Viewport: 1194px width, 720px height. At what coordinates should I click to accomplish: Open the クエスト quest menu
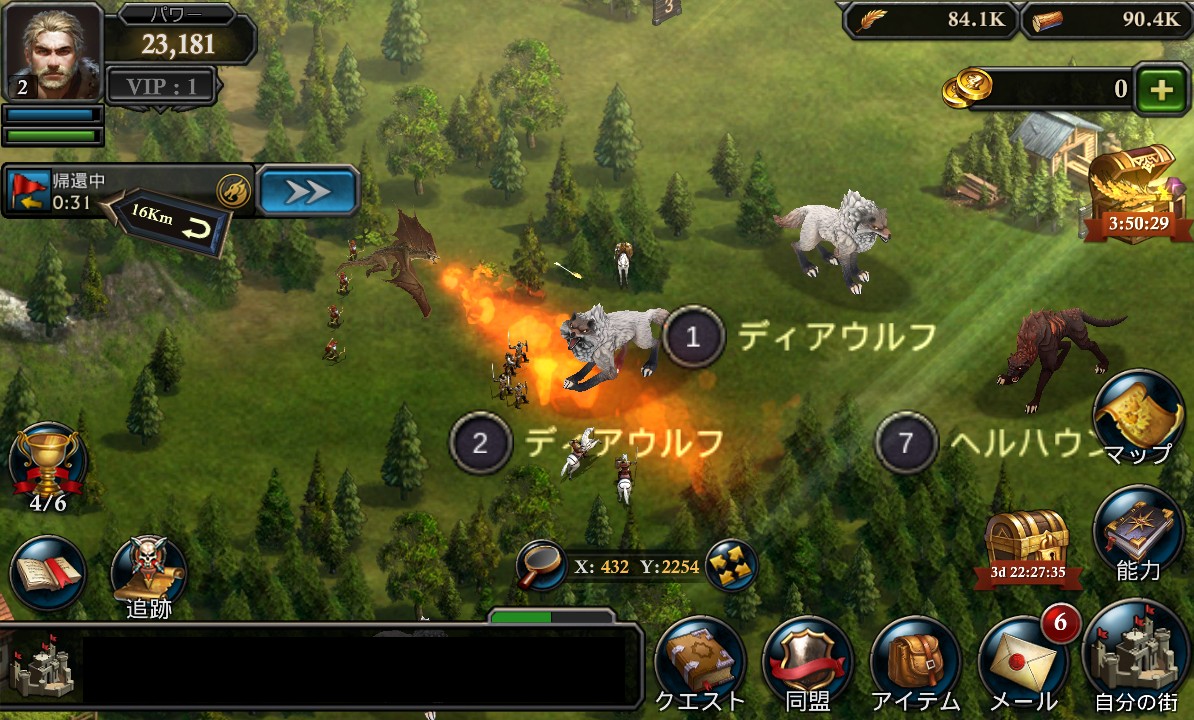pyautogui.click(x=701, y=662)
